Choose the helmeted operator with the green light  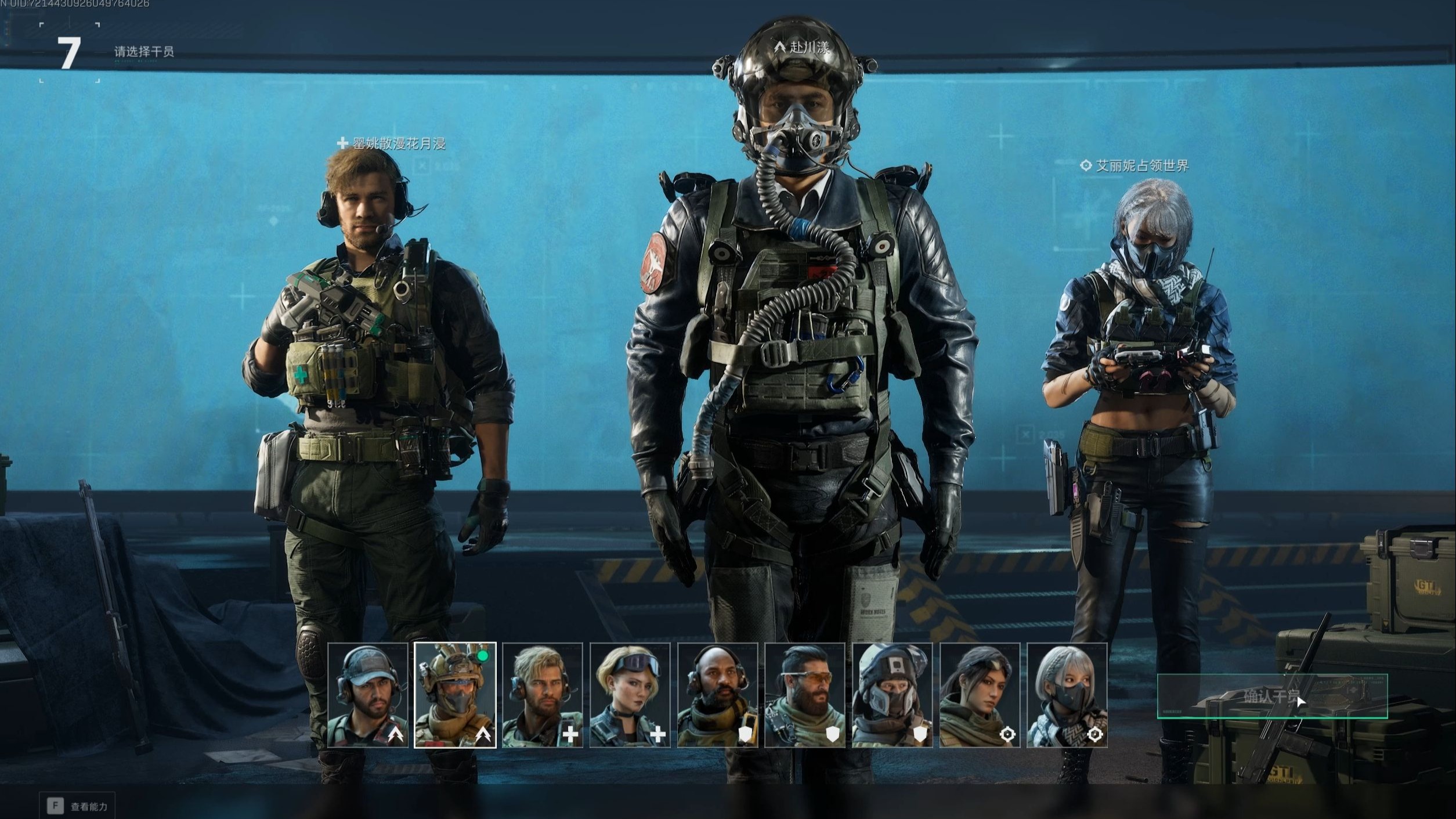tap(455, 695)
